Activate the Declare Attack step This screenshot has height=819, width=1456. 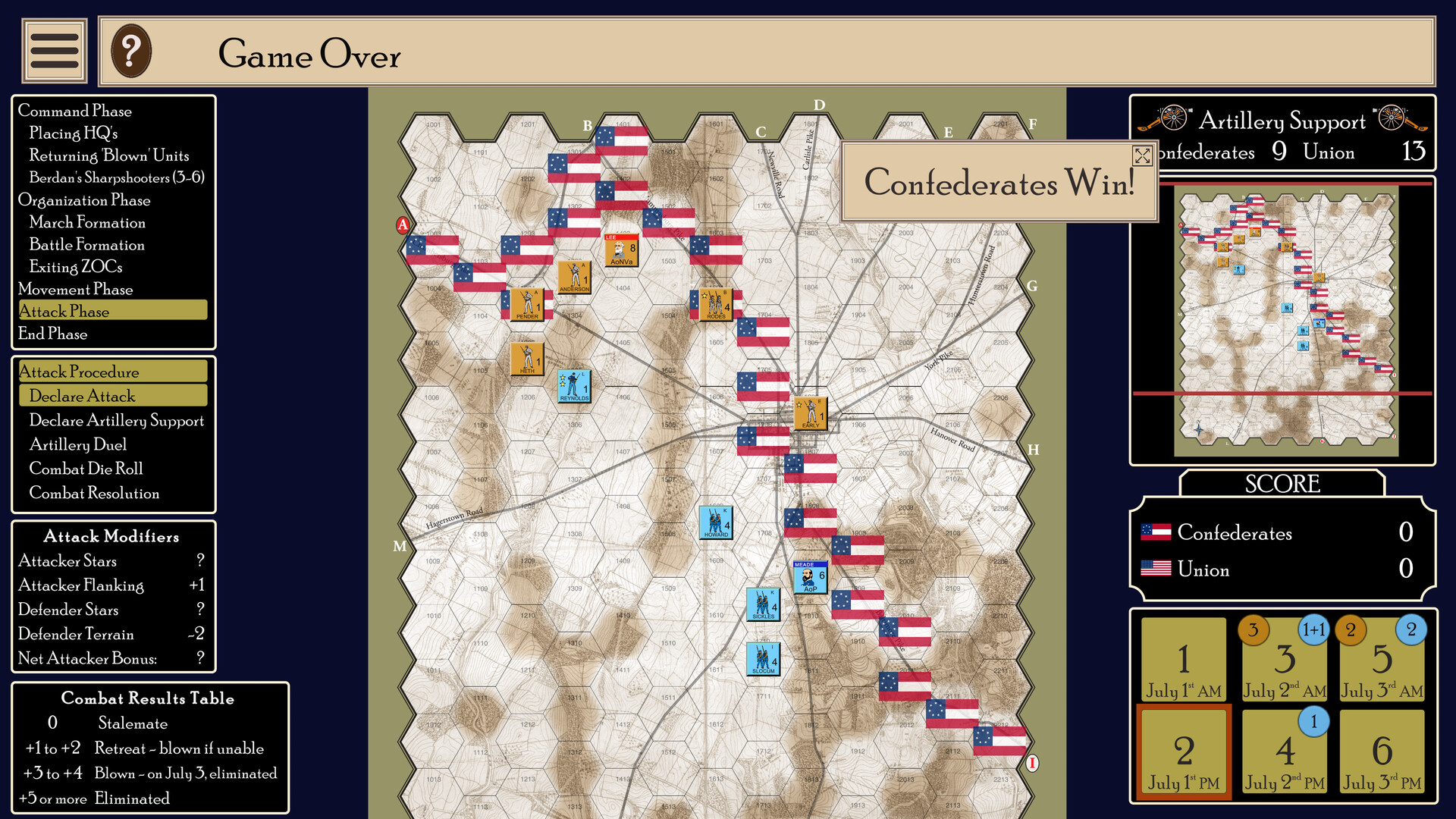(112, 395)
